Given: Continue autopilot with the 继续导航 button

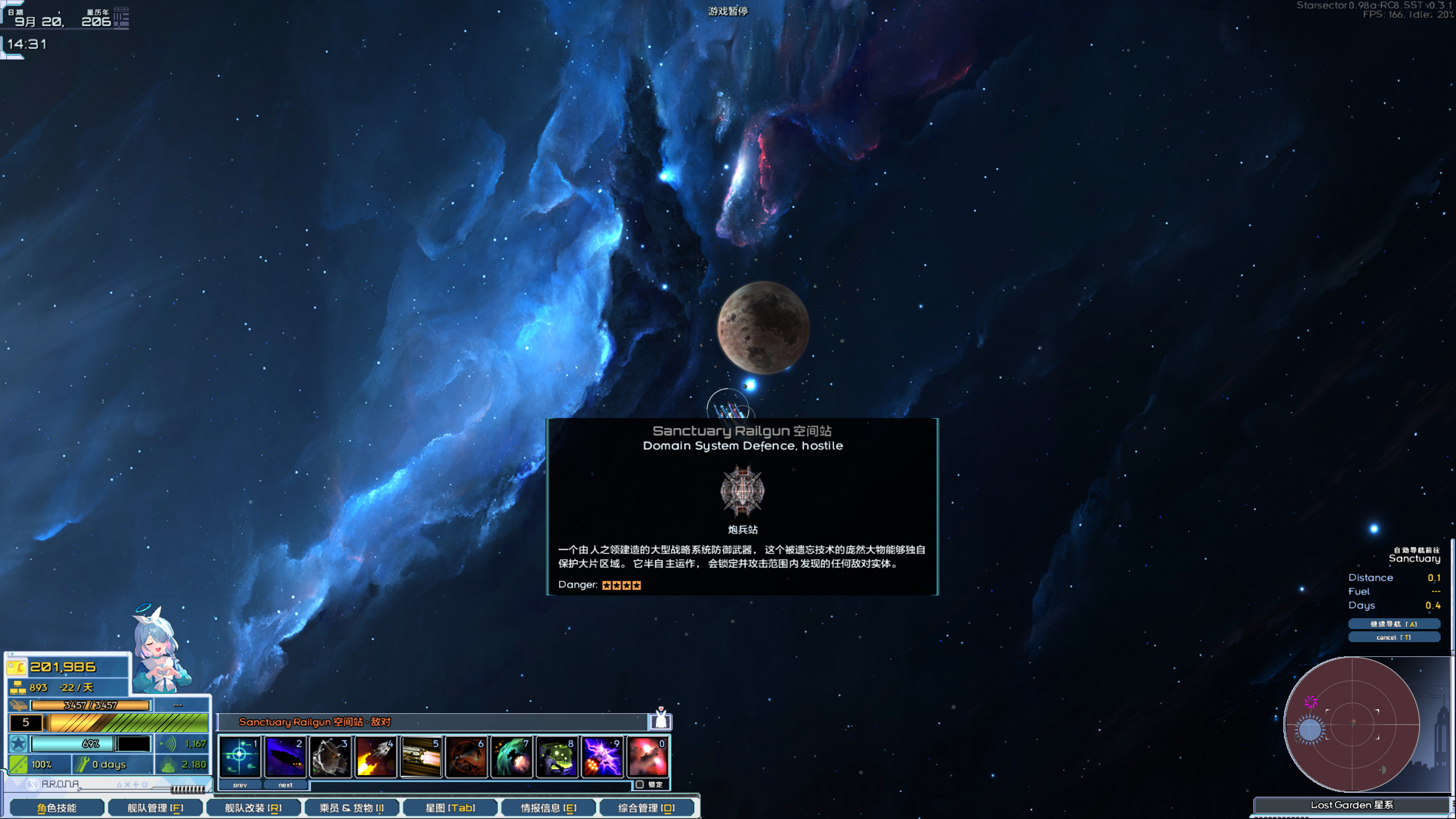Looking at the screenshot, I should pyautogui.click(x=1393, y=624).
